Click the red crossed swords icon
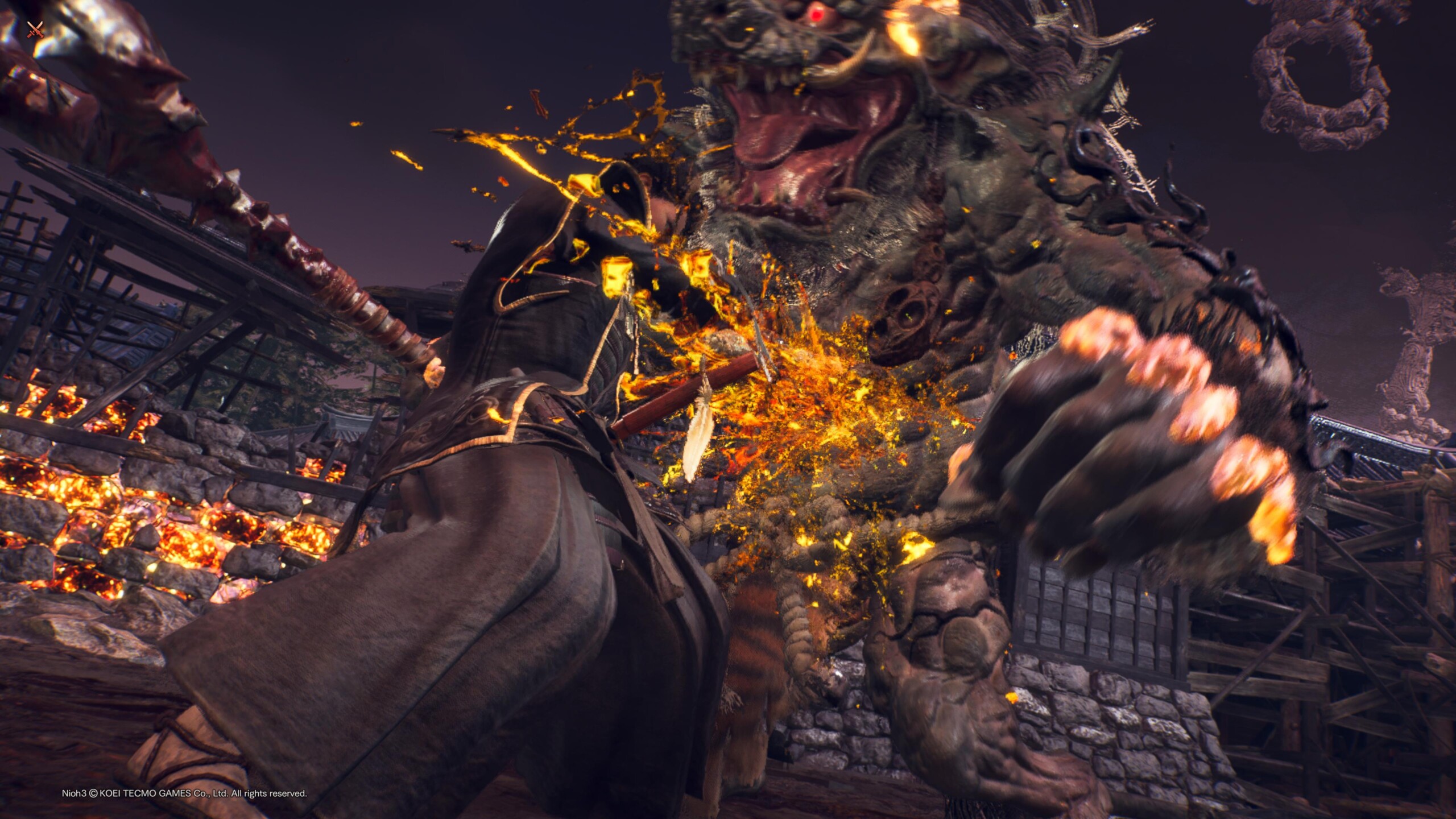This screenshot has height=819, width=1456. coord(35,30)
